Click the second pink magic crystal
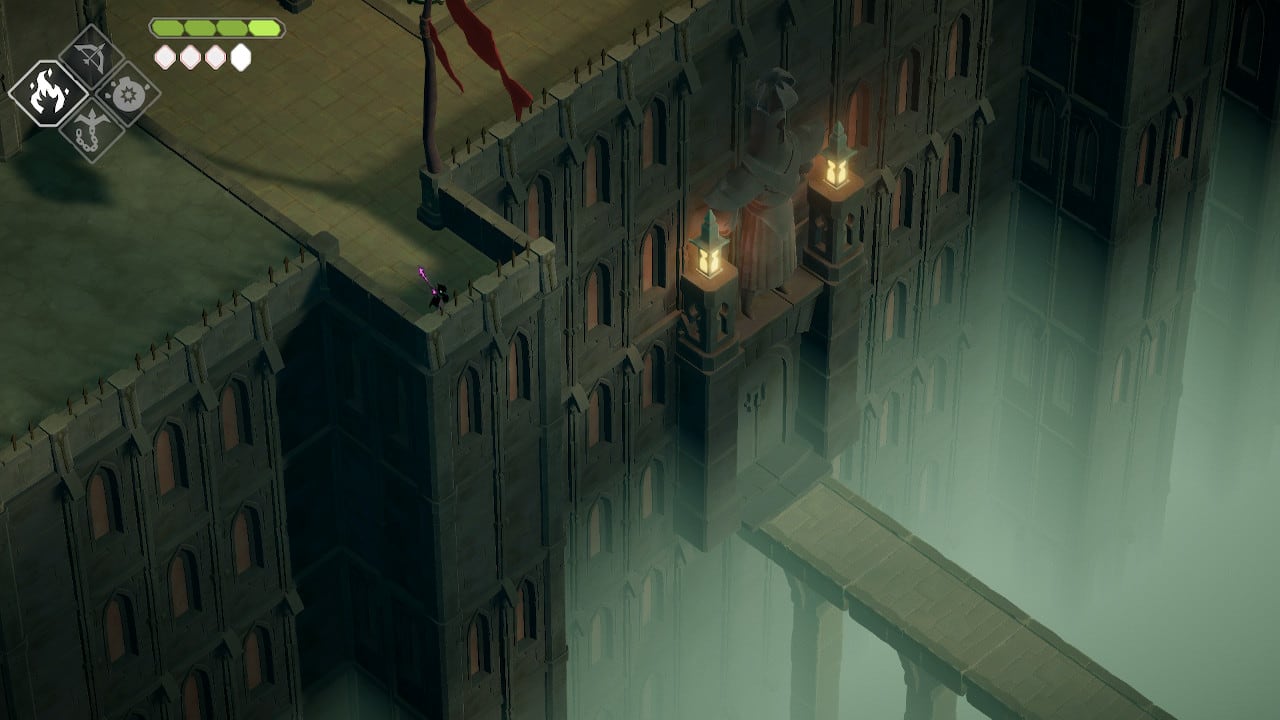Screen dimensions: 1280x720 190,58
